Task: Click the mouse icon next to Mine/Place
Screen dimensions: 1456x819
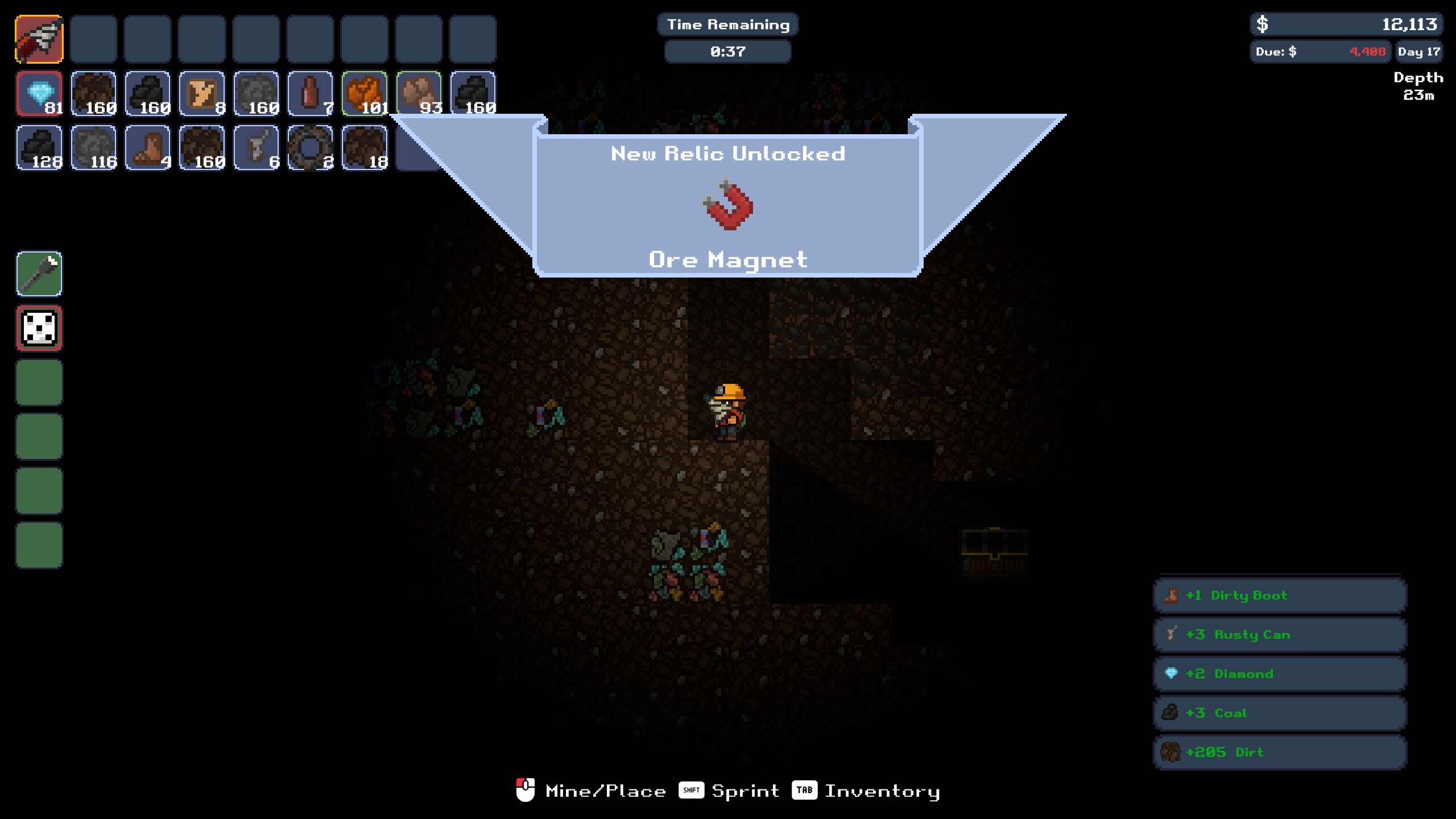Action: tap(526, 790)
